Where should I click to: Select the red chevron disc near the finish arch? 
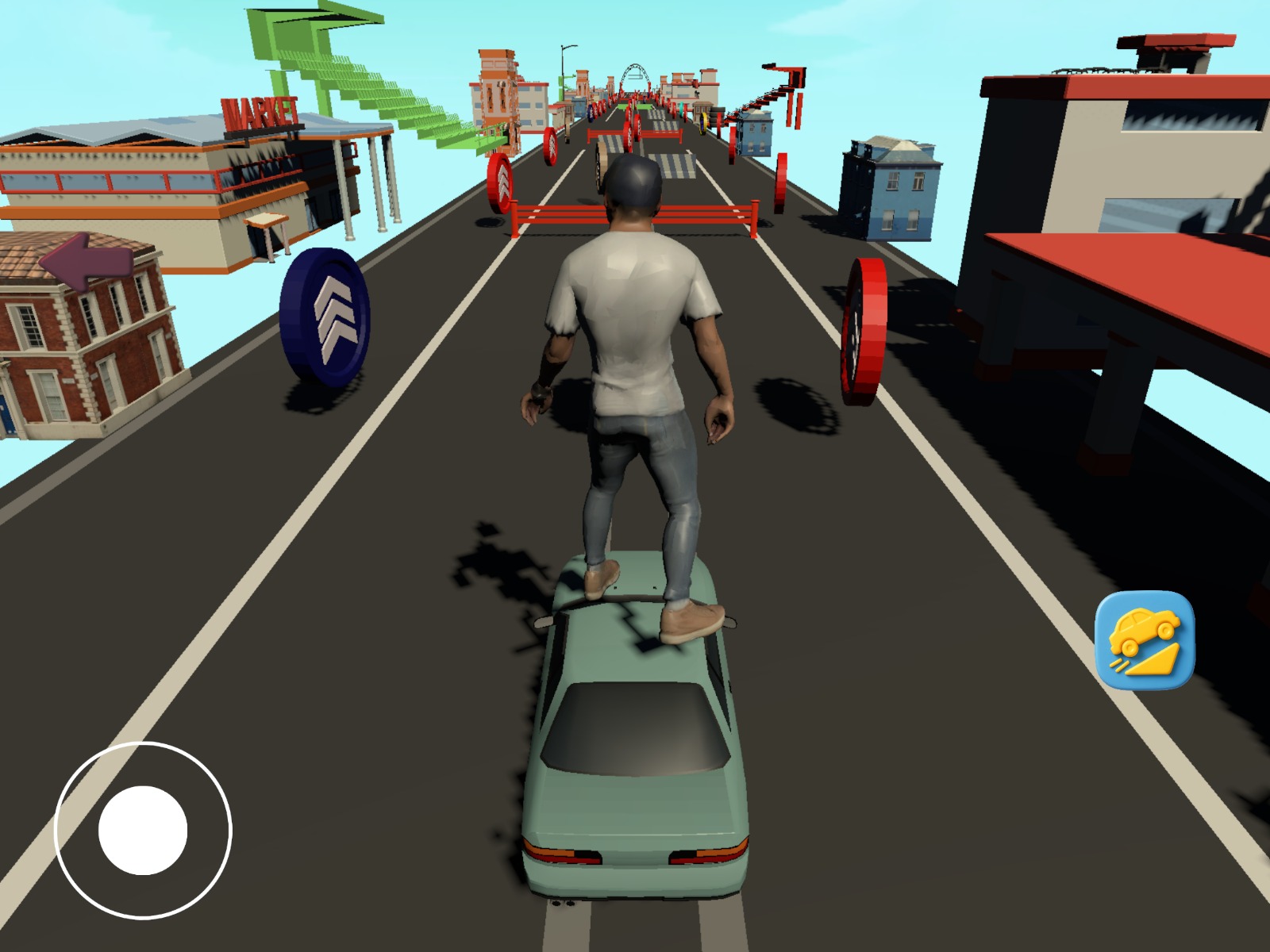pyautogui.click(x=548, y=147)
